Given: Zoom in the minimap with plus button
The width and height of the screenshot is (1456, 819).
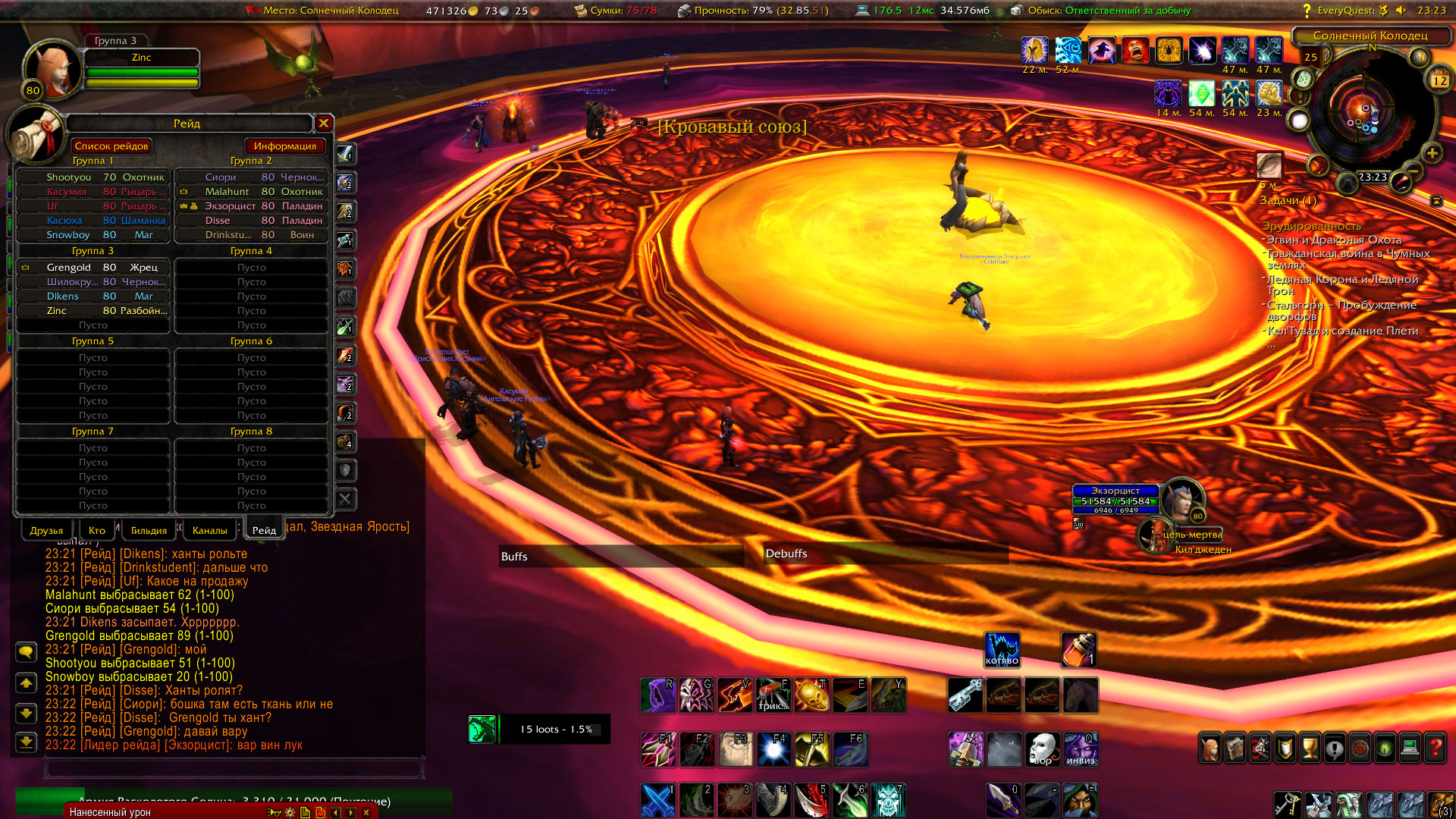Looking at the screenshot, I should click(x=1432, y=154).
